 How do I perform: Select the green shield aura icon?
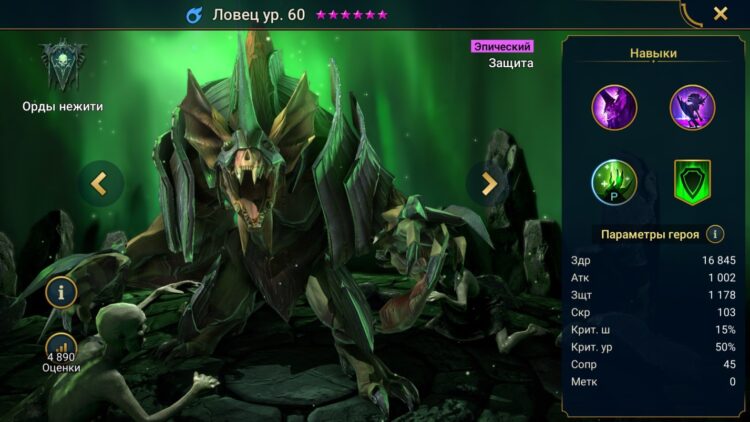coord(692,182)
